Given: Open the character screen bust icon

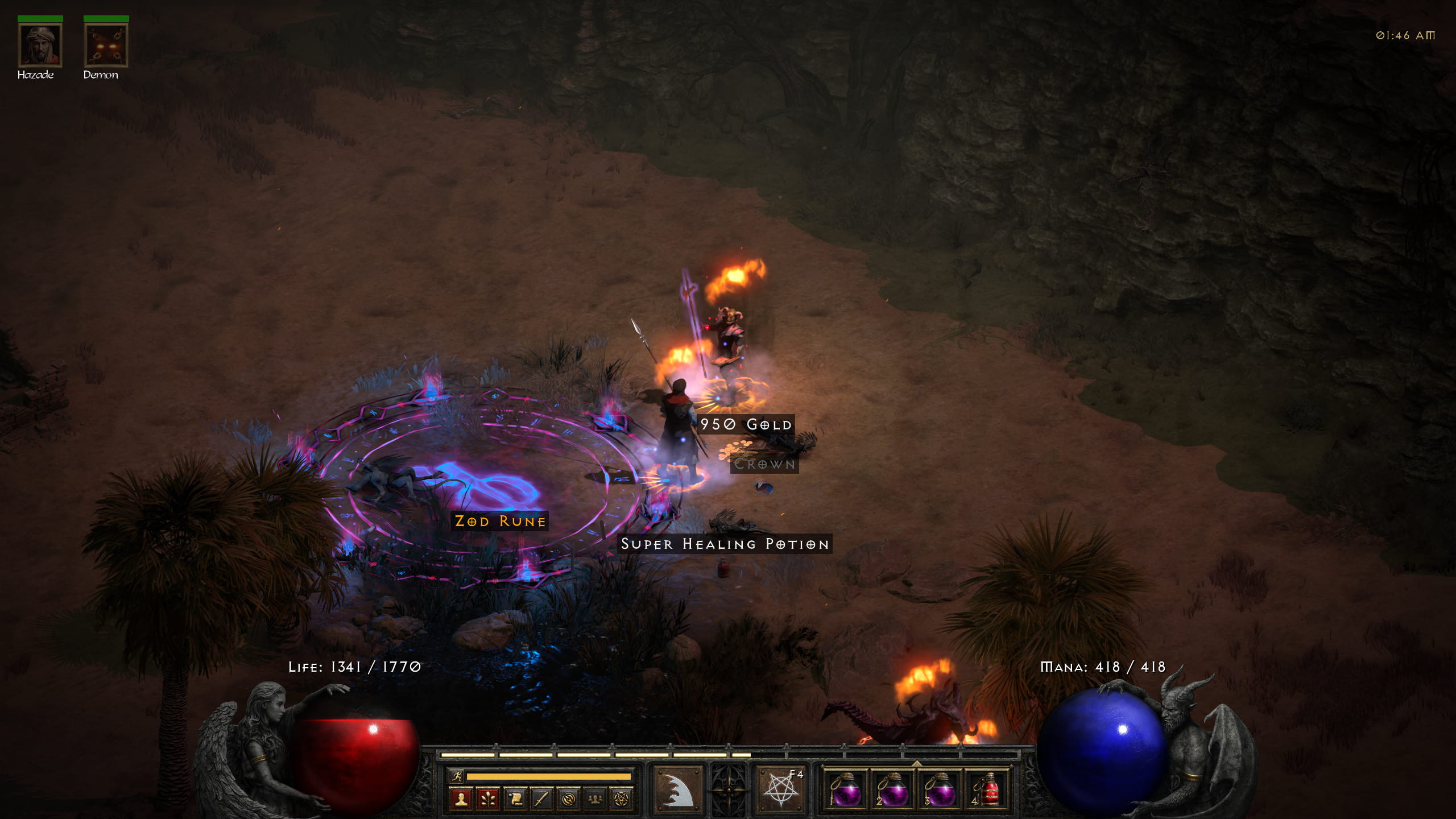Looking at the screenshot, I should pos(461,800).
